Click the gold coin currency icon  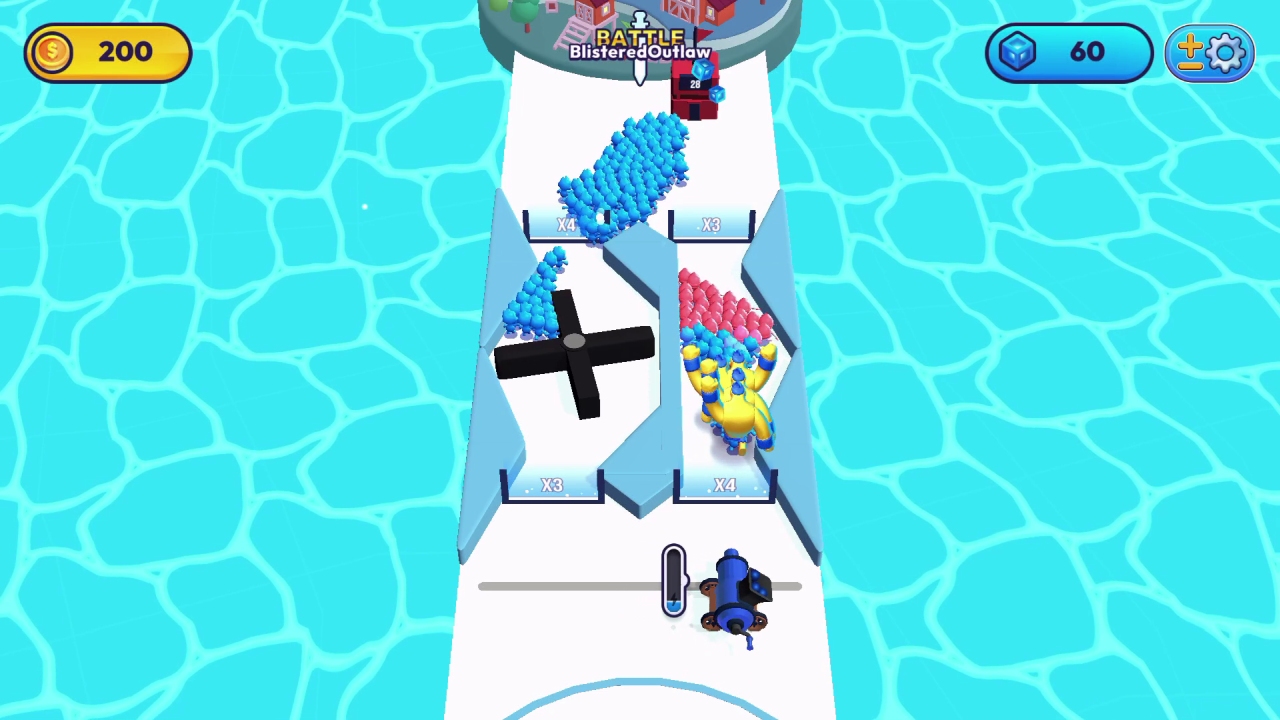51,52
